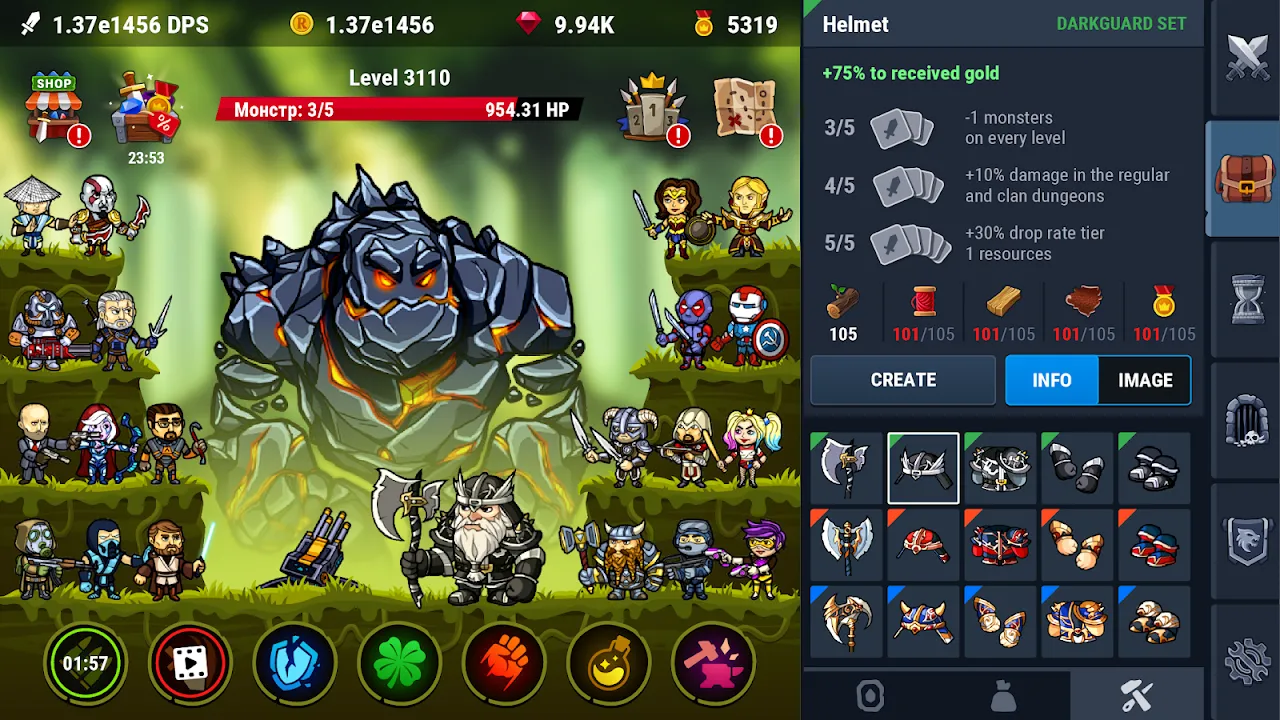Open the gear settings tab
The height and width of the screenshot is (720, 1280).
[x=1247, y=662]
